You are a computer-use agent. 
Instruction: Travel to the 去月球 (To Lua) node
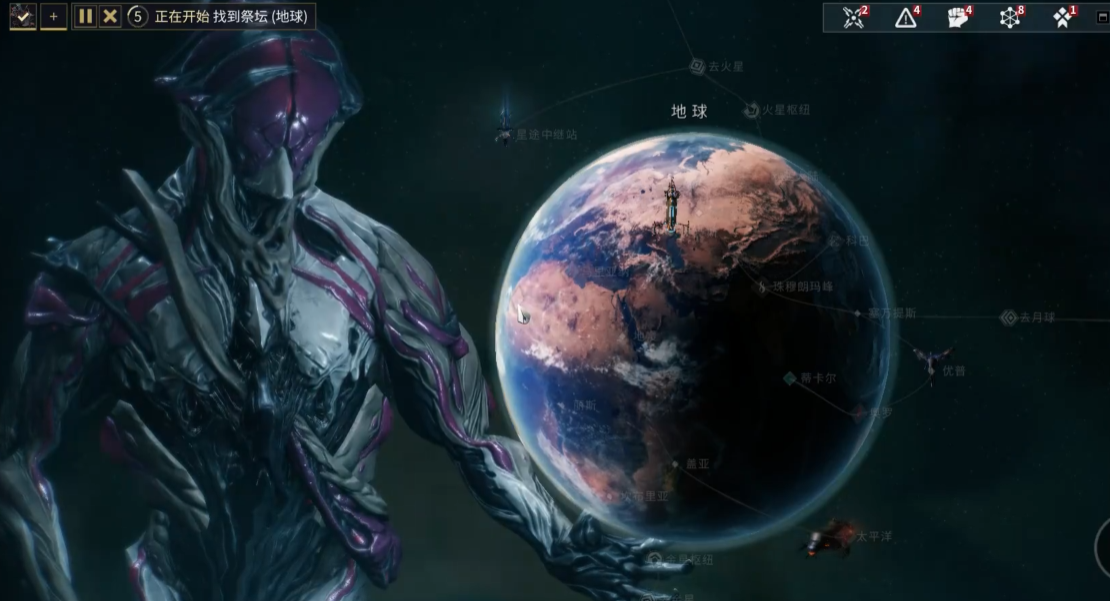[x=1008, y=318]
